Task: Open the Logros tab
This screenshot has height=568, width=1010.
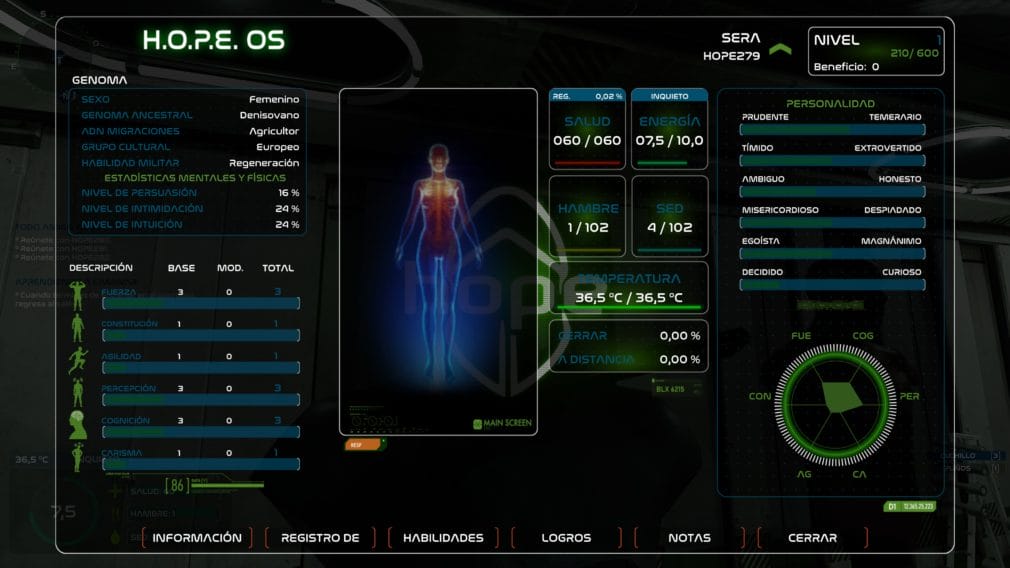Action: click(x=566, y=538)
